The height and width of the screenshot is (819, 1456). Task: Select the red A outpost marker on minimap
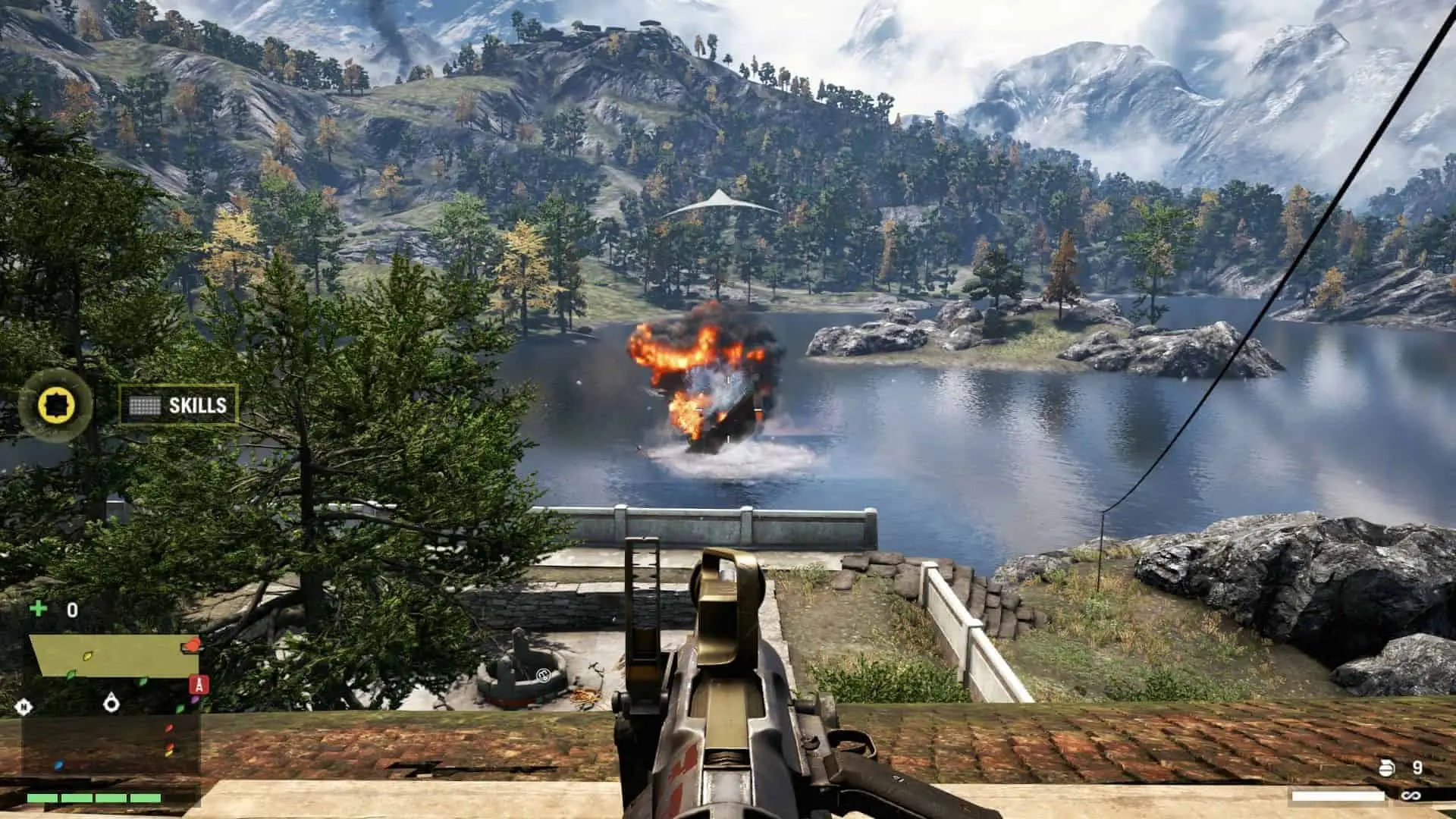[199, 686]
